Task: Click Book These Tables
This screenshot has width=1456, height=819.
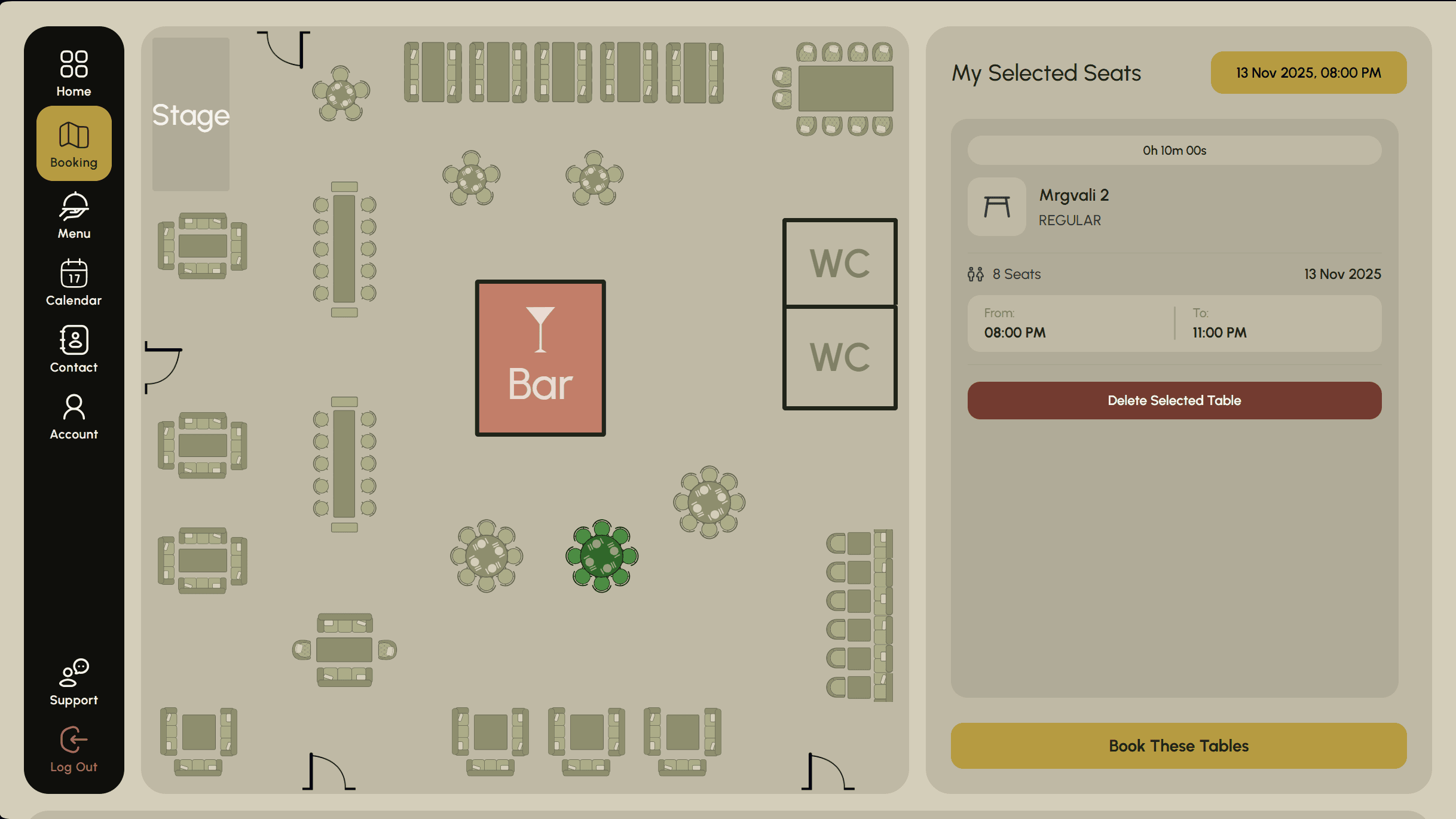Action: tap(1178, 746)
